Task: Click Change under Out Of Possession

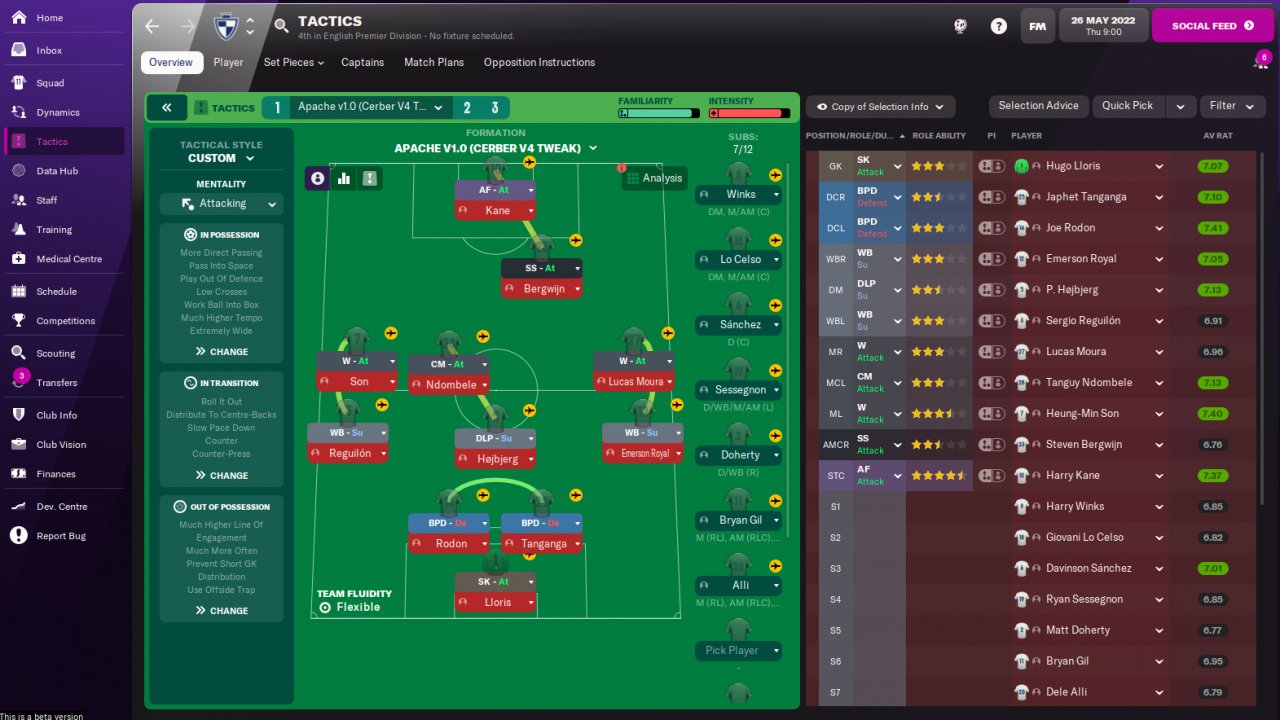Action: point(222,611)
